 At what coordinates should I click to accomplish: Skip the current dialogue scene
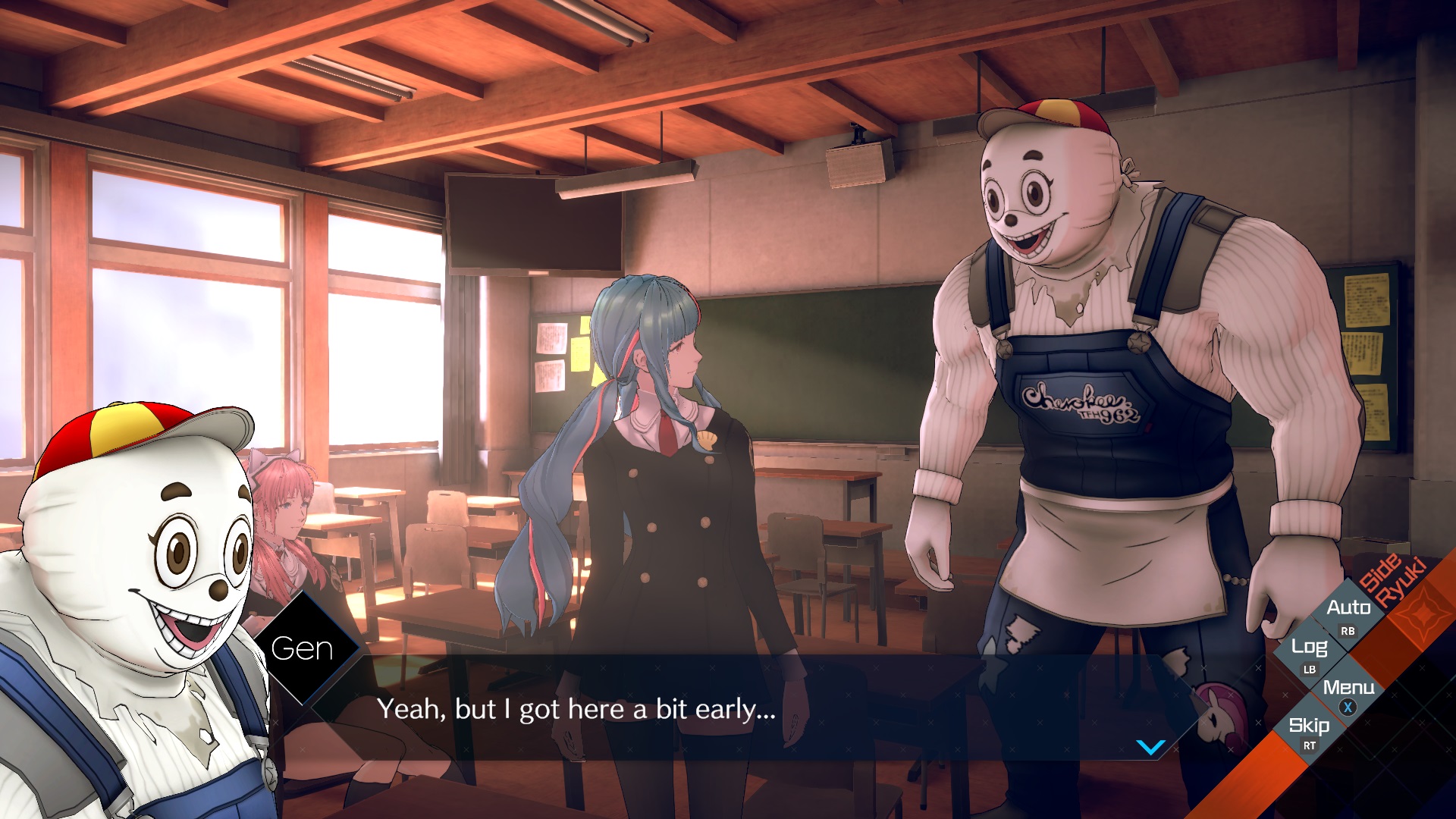tap(1309, 726)
